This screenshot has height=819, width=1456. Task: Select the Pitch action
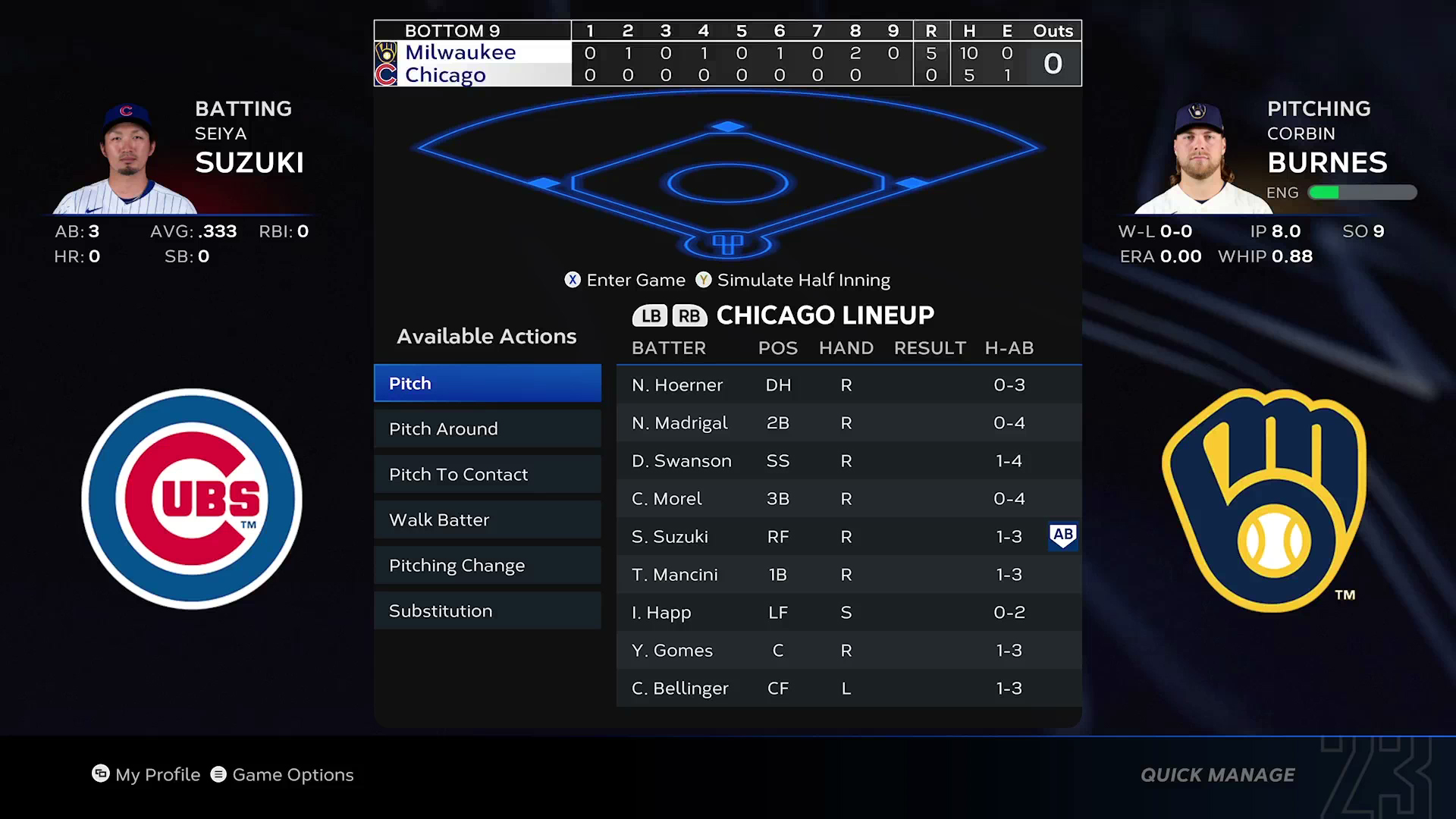tap(487, 383)
